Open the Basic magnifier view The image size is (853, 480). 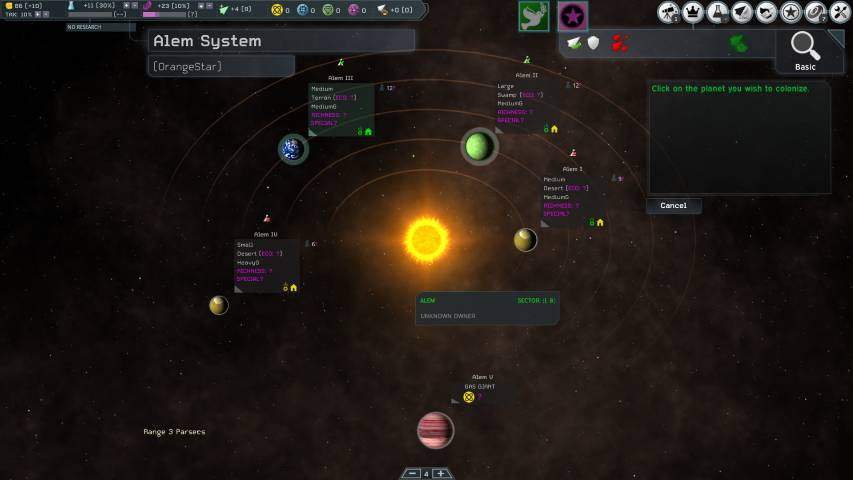point(805,49)
